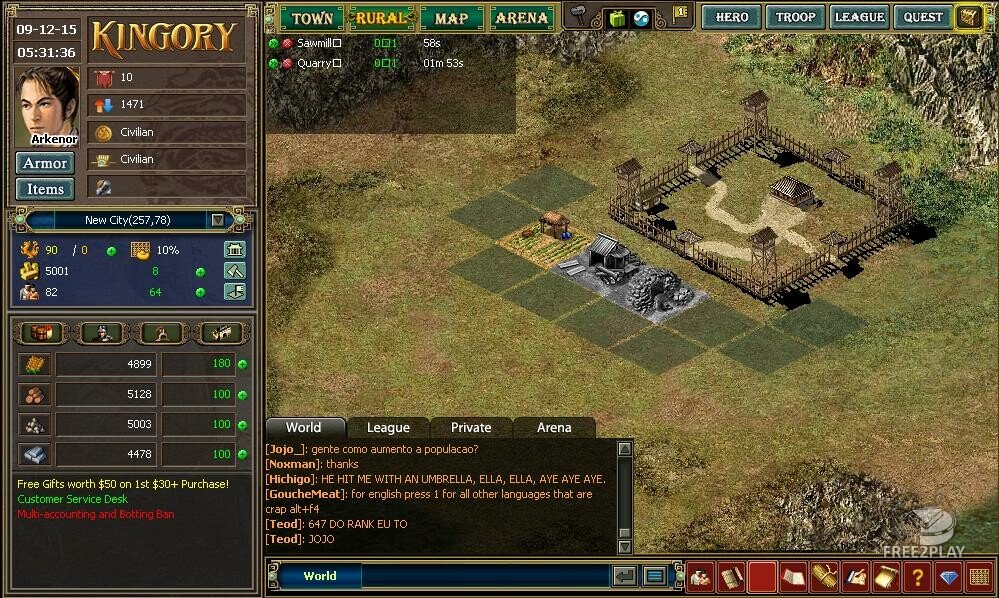
Task: Open the Map view
Action: pos(451,18)
